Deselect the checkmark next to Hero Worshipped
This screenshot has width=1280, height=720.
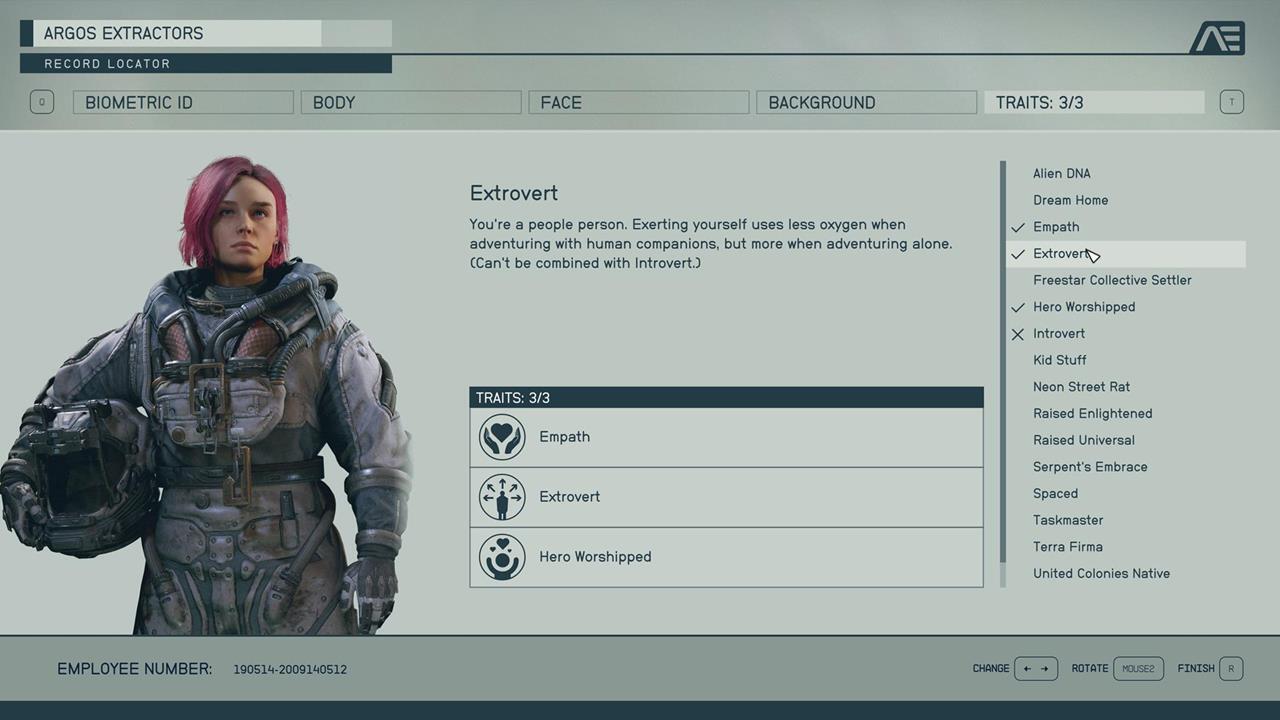[1017, 307]
